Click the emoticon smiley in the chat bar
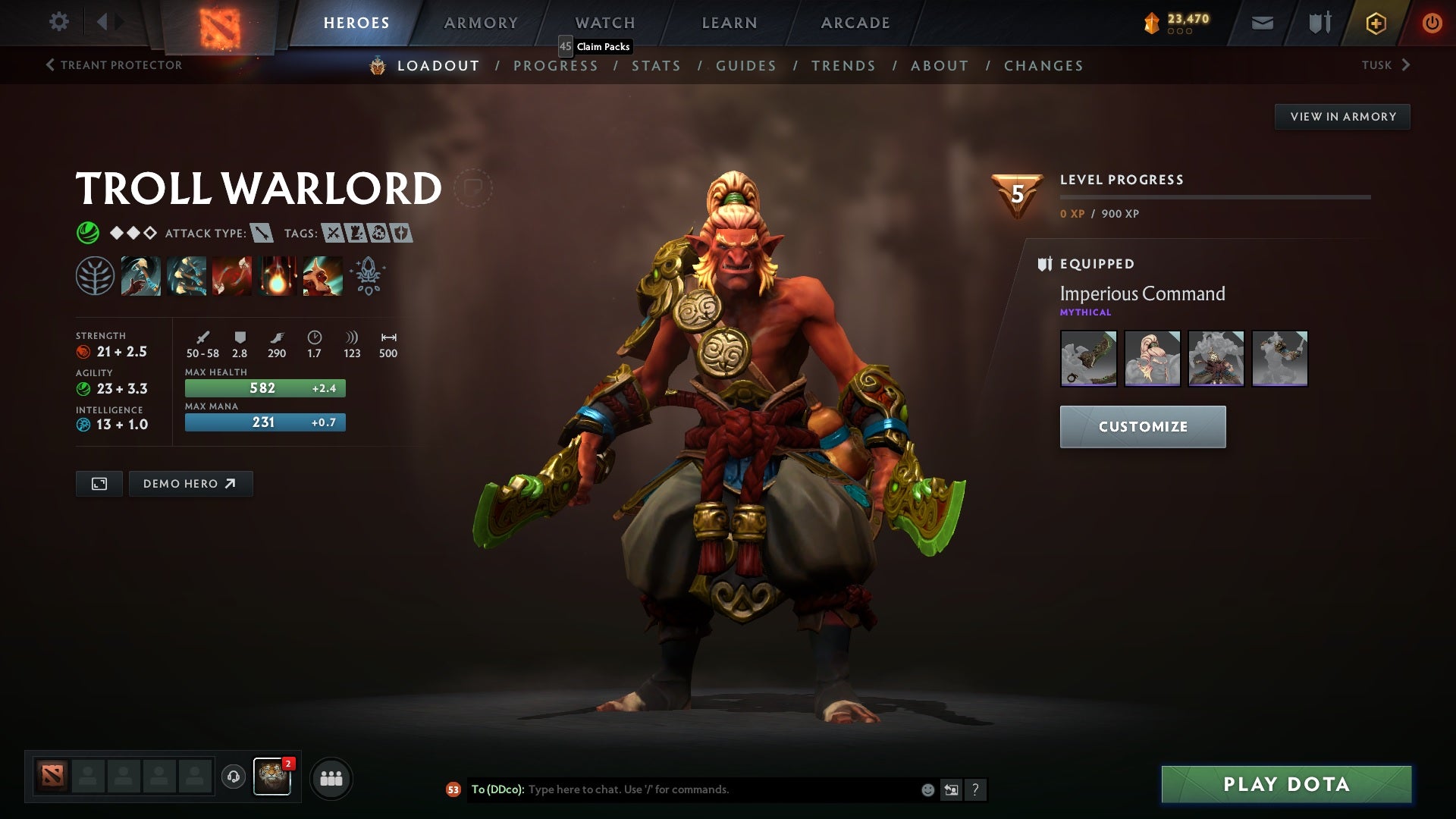The height and width of the screenshot is (819, 1456). tap(927, 789)
